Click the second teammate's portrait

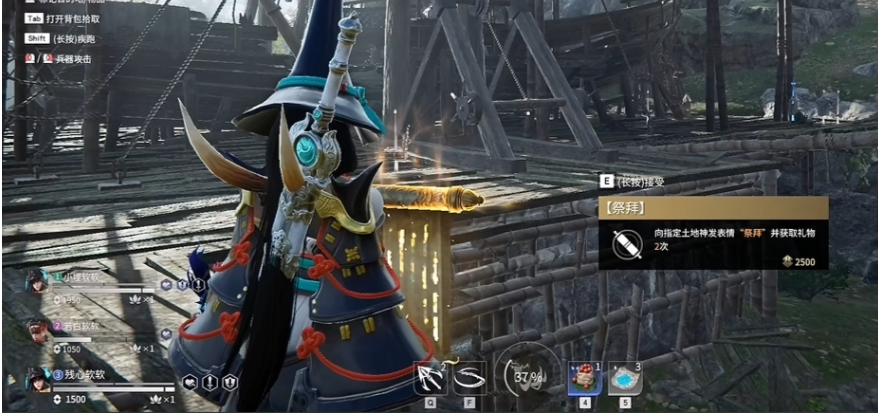click(x=36, y=329)
